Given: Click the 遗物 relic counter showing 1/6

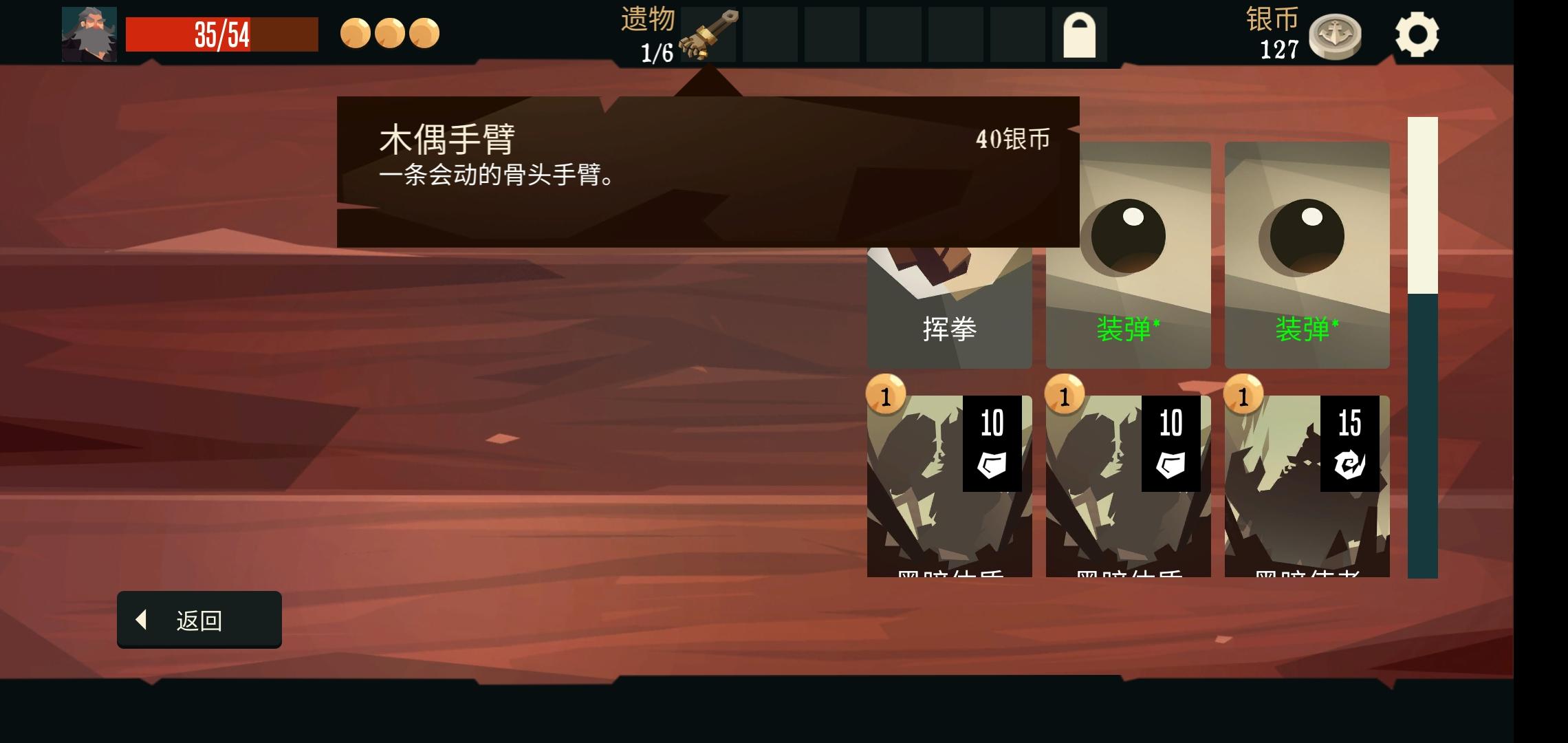Looking at the screenshot, I should (x=650, y=34).
